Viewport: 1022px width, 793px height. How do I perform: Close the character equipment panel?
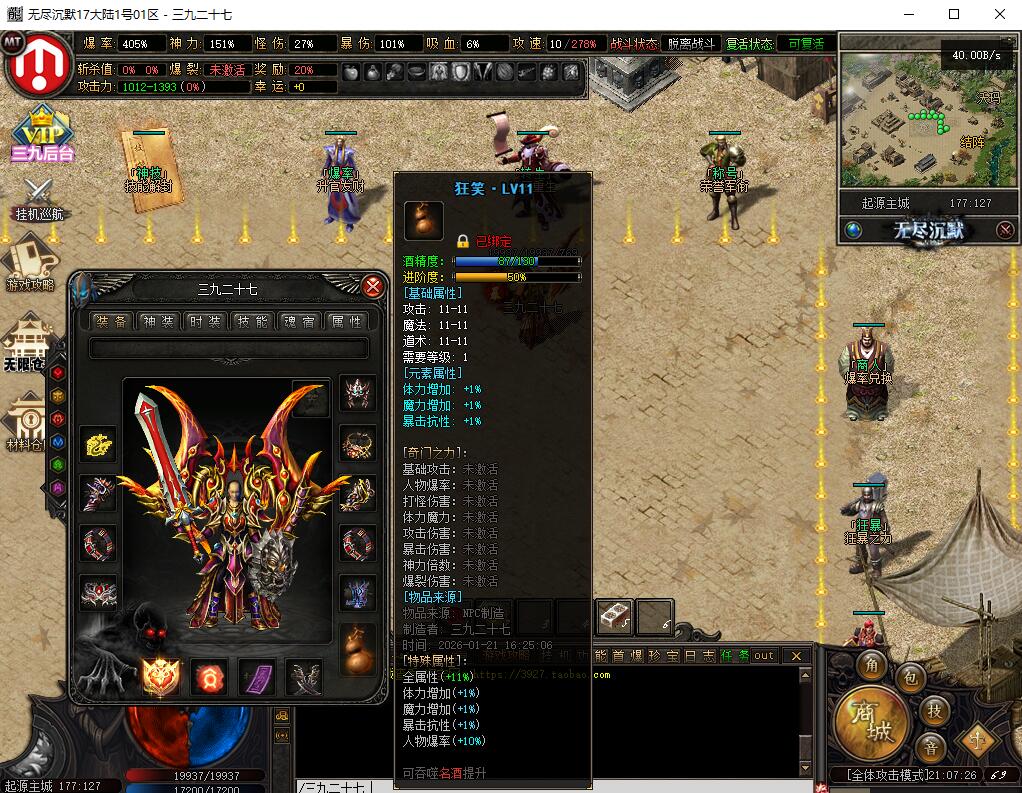pos(373,287)
